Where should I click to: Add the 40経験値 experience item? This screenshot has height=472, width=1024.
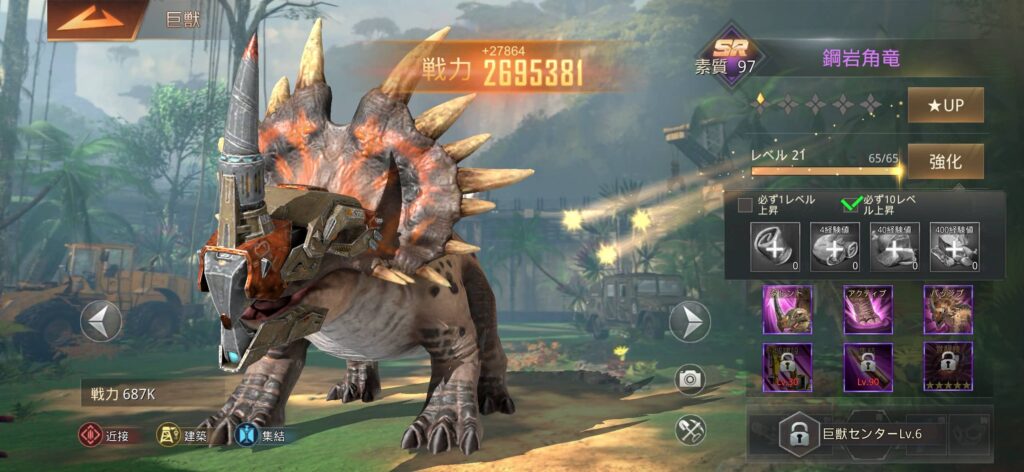894,247
